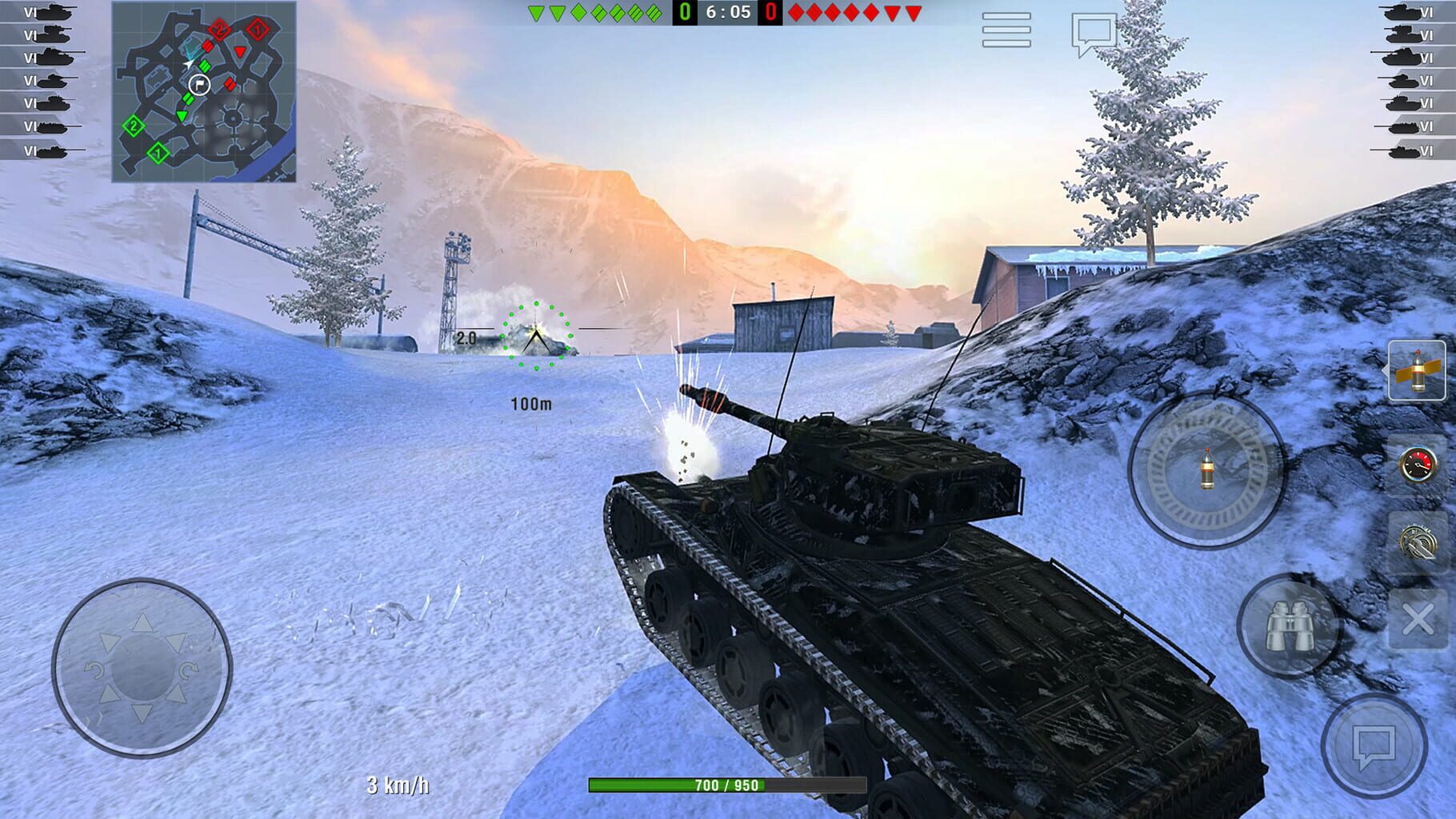Tap the green health bar showing 700/950

pyautogui.click(x=724, y=785)
